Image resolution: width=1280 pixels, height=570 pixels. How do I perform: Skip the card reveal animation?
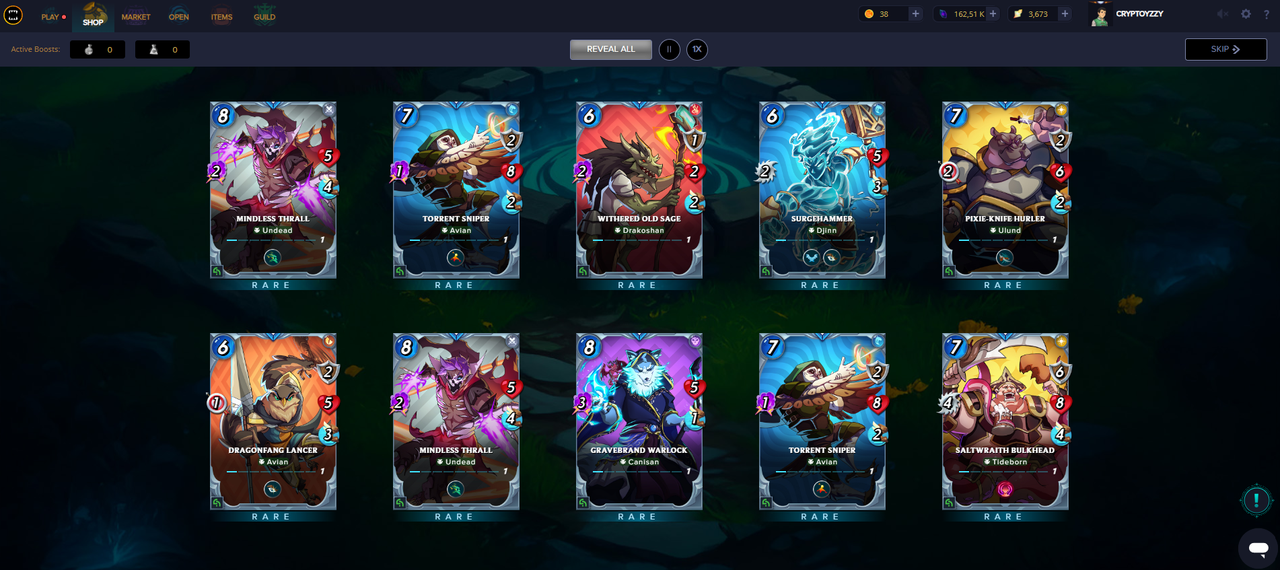(x=1225, y=49)
